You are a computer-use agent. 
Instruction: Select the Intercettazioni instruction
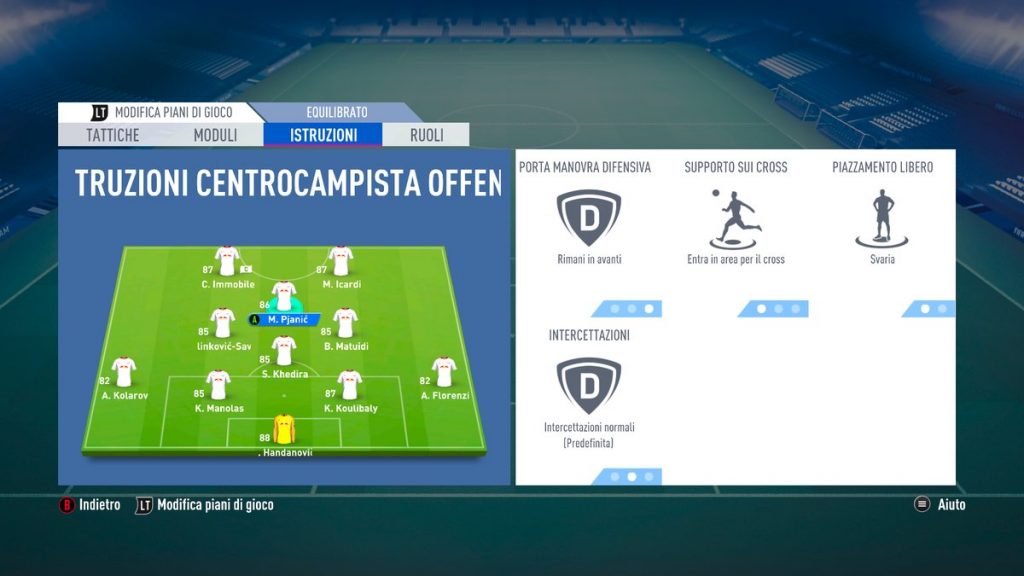point(589,385)
